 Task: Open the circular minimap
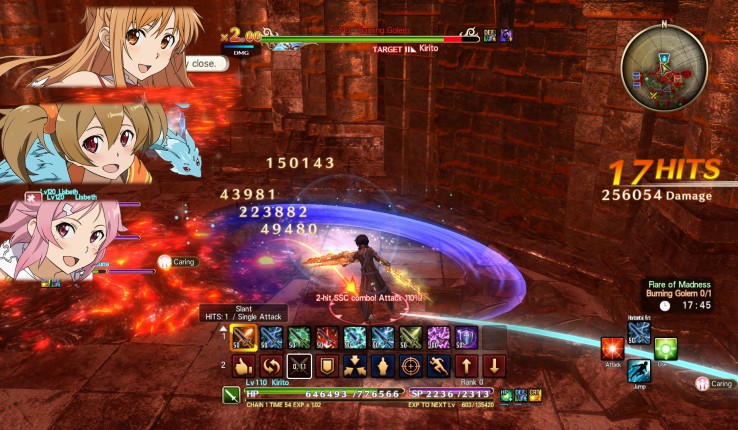coord(664,68)
